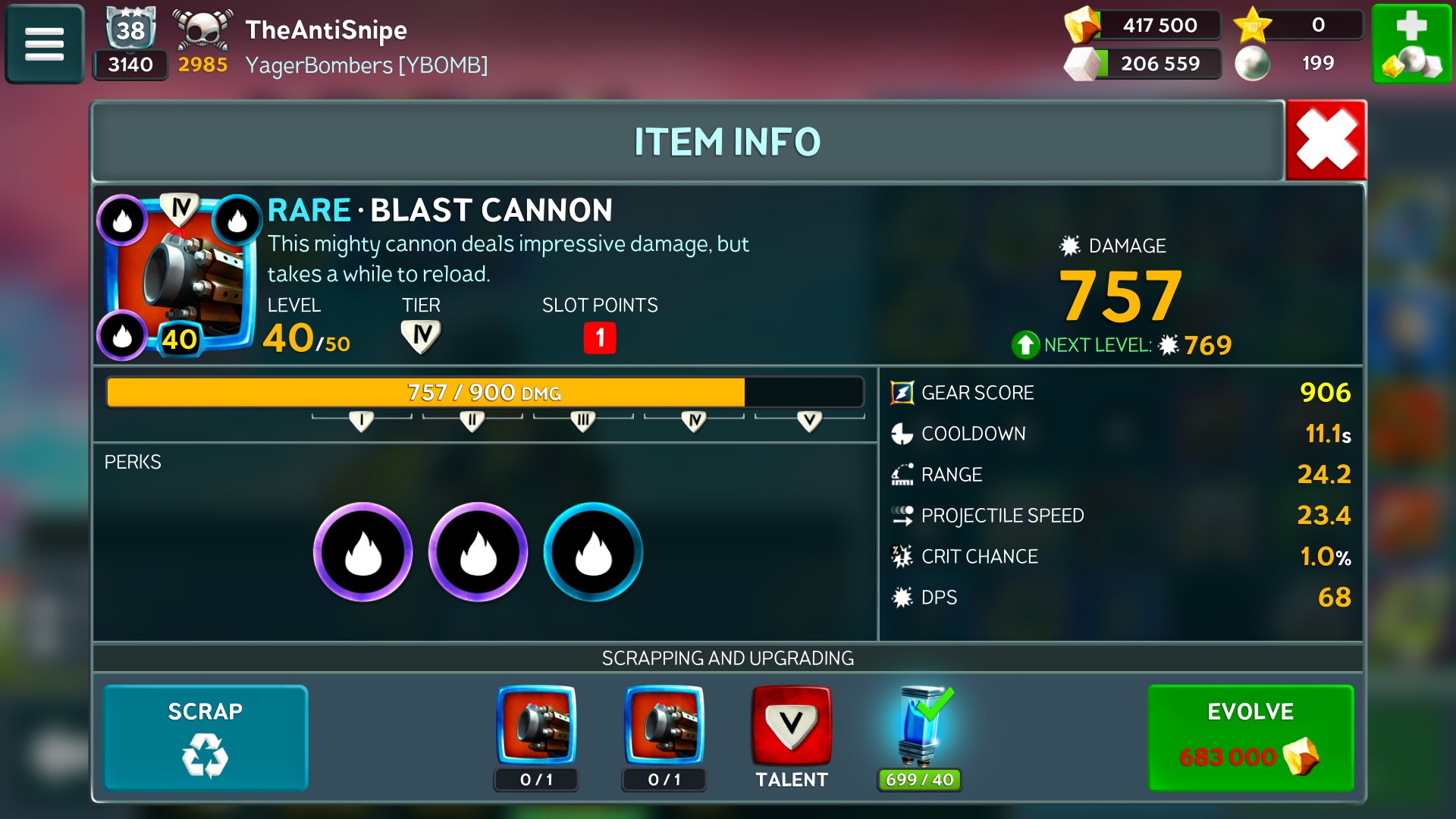Select the blue power cell 699/40 item
This screenshot has width=1456, height=819.
click(921, 728)
